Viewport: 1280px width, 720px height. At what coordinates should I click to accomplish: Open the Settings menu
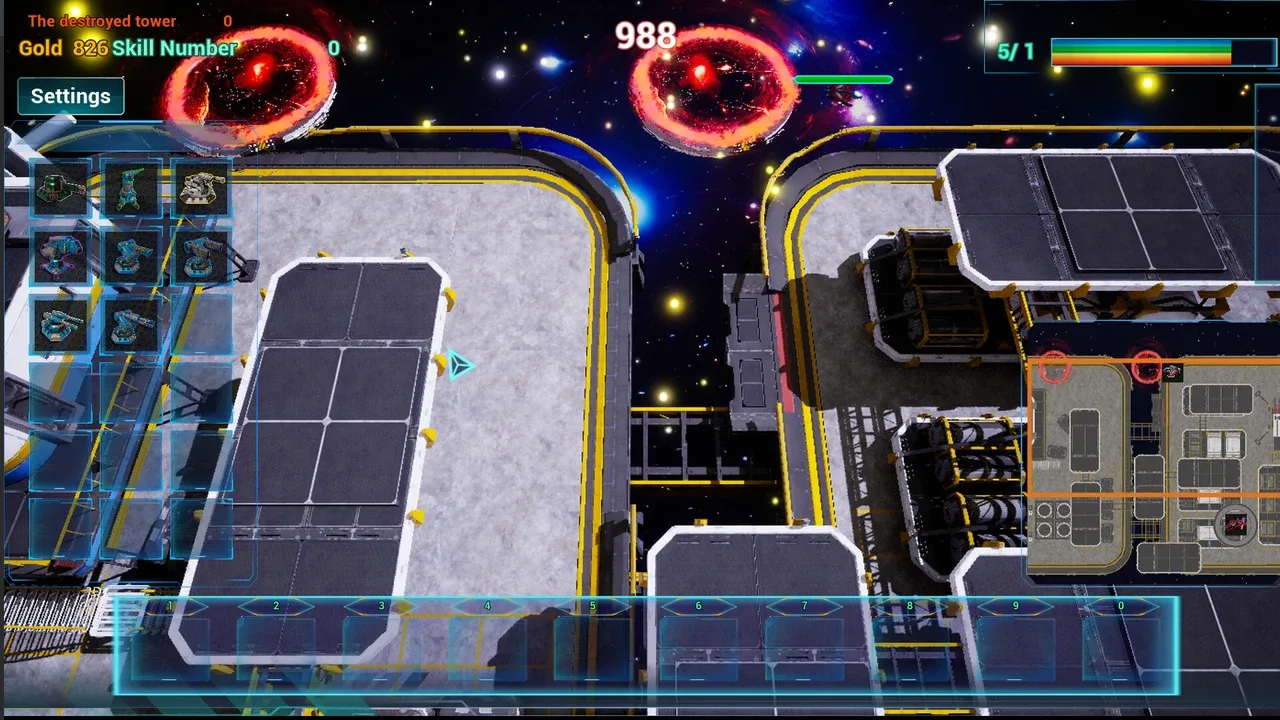tap(70, 96)
